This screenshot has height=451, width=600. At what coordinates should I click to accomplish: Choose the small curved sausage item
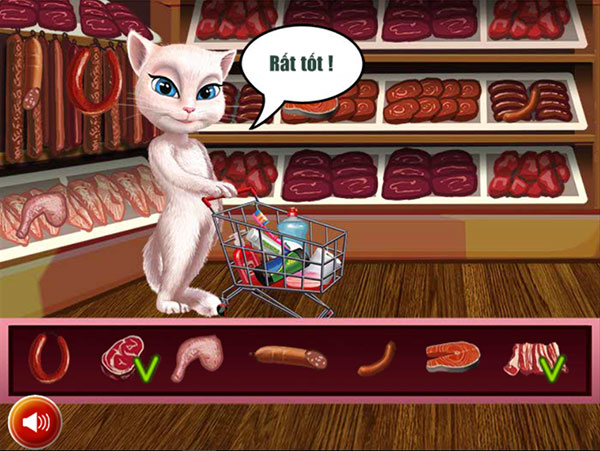click(376, 358)
